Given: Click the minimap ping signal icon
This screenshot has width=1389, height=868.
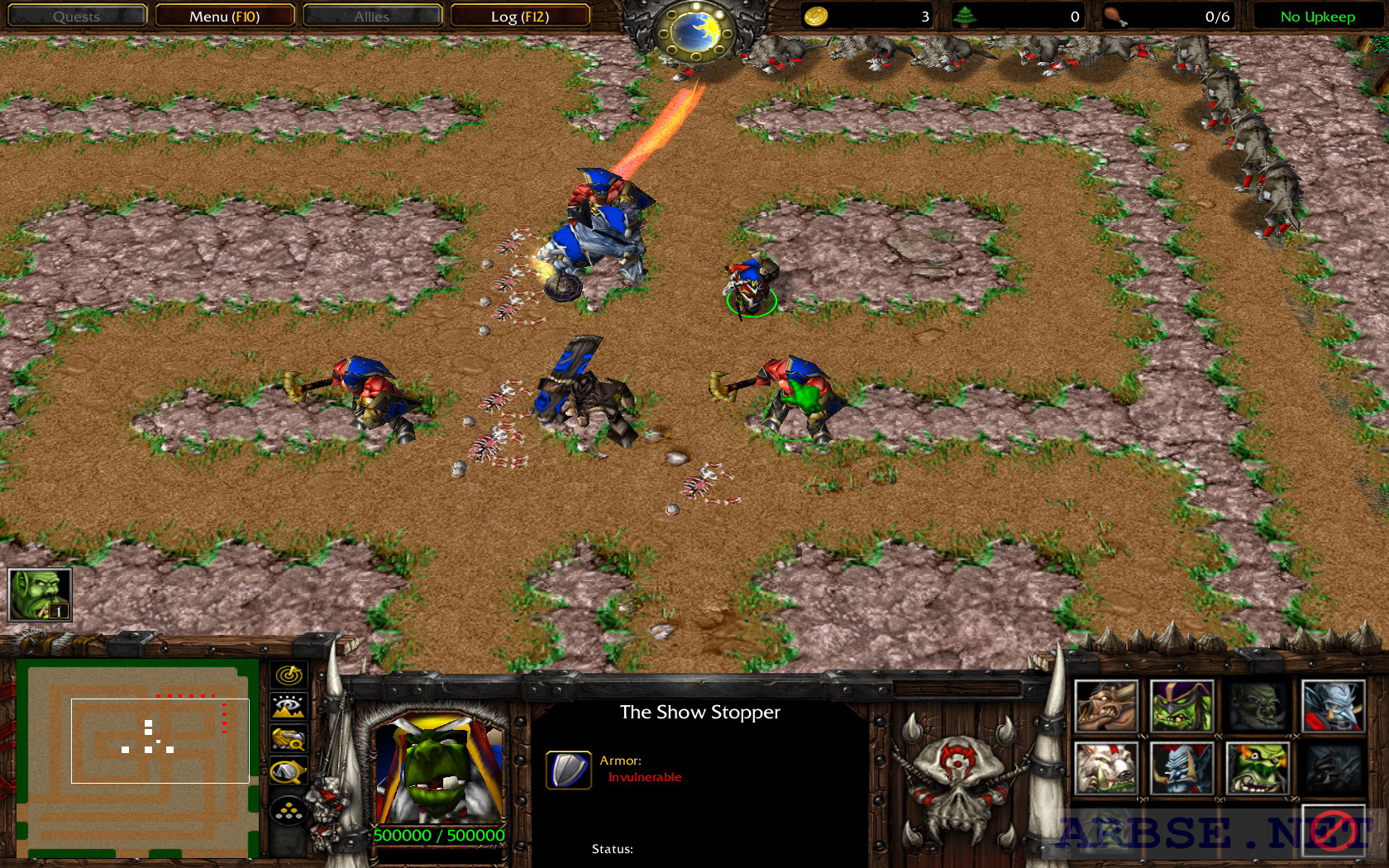Looking at the screenshot, I should click(x=287, y=676).
